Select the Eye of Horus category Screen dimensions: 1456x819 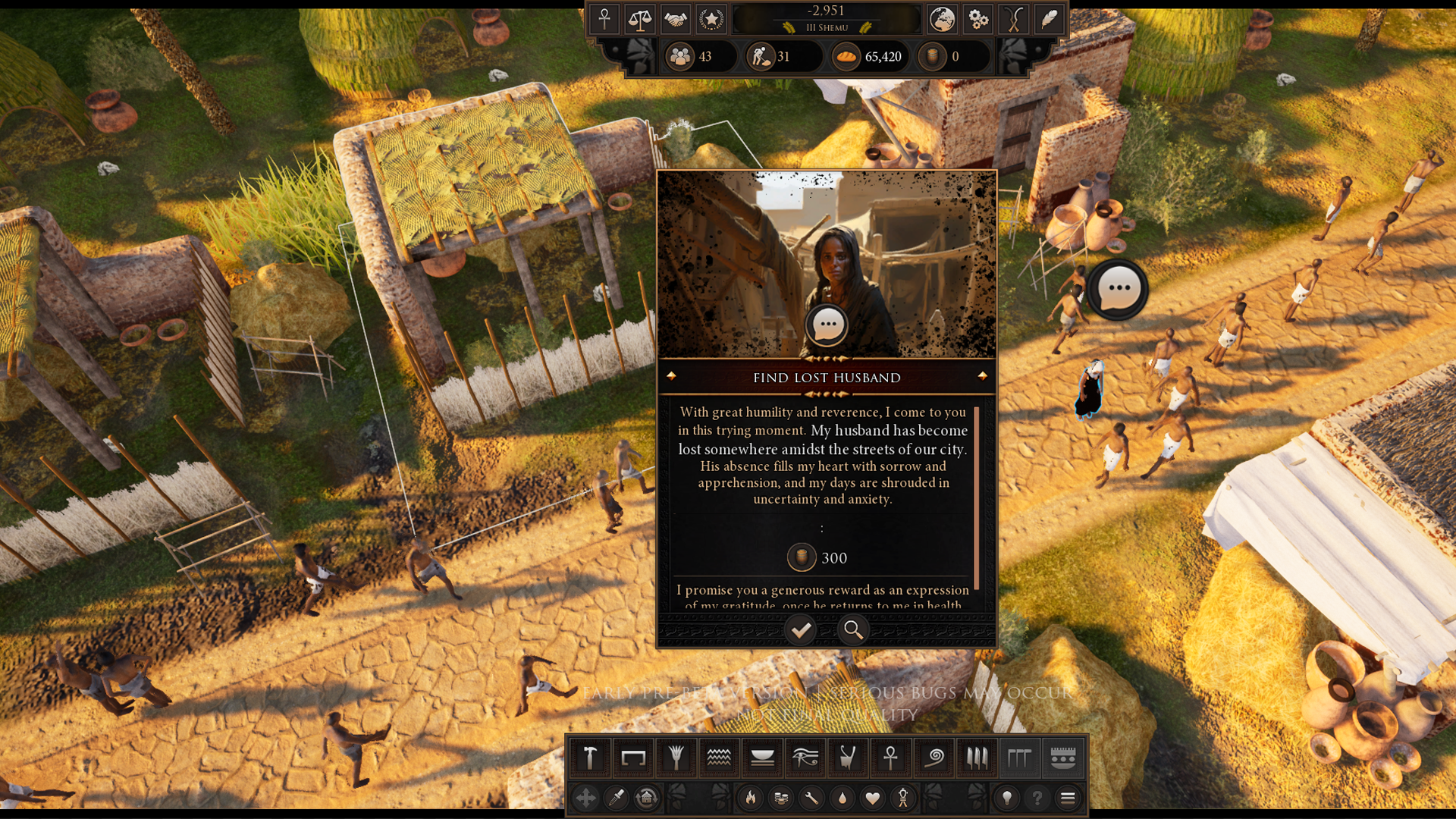pos(805,757)
